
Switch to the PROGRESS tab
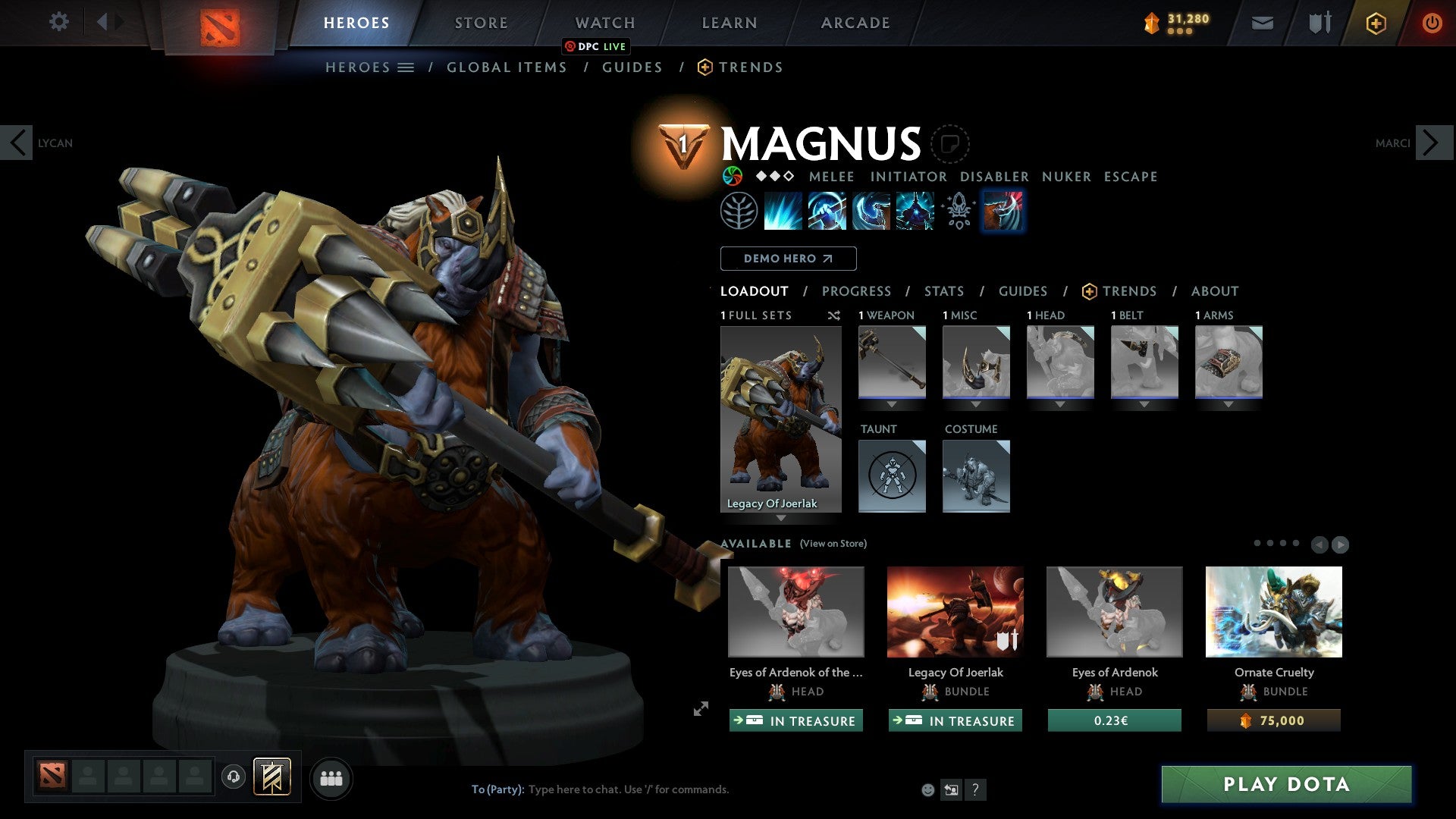click(x=857, y=290)
